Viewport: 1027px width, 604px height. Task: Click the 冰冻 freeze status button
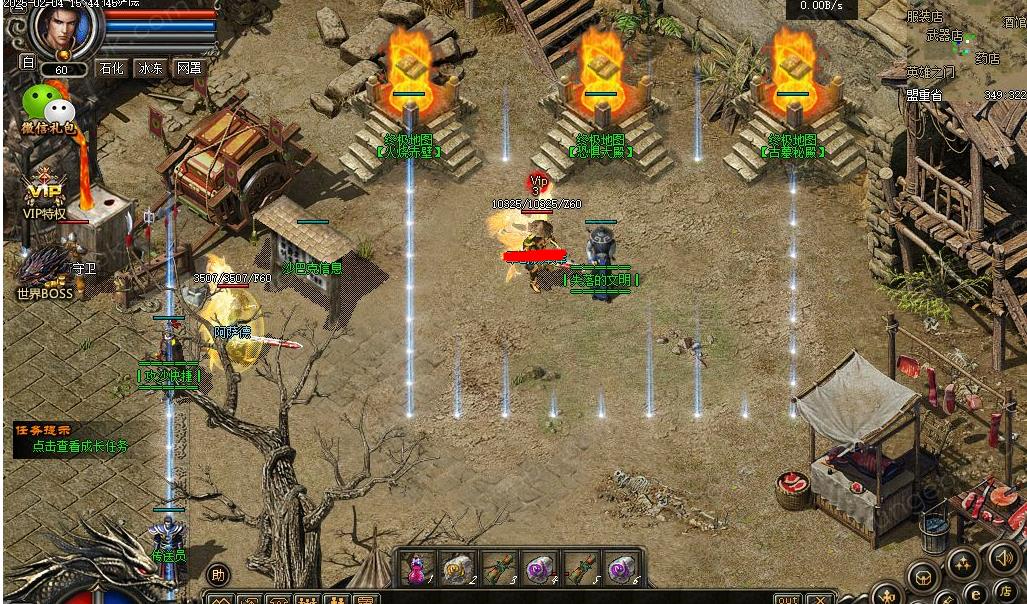point(150,69)
